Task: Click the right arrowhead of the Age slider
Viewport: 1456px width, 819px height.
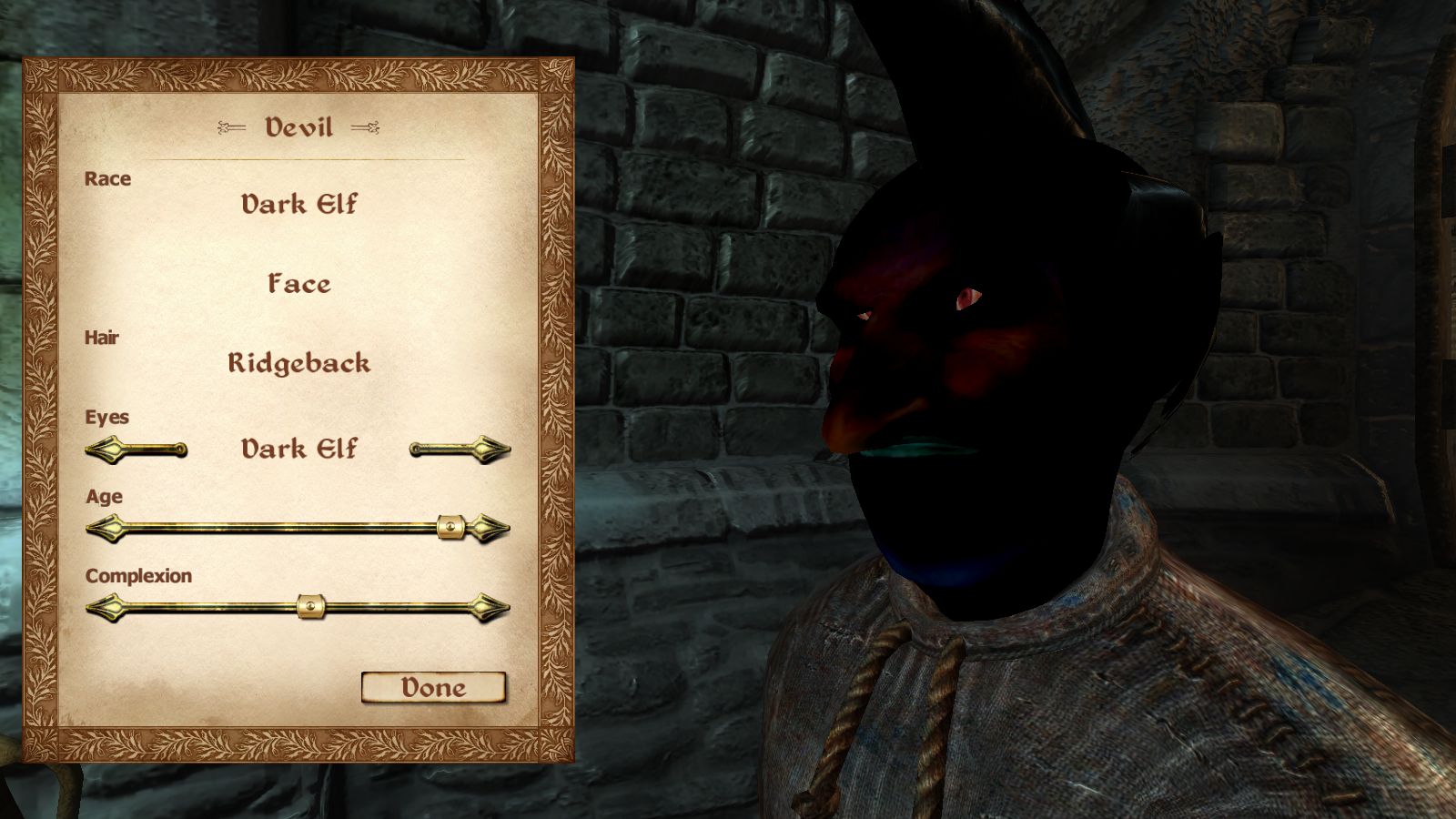Action: click(x=490, y=526)
